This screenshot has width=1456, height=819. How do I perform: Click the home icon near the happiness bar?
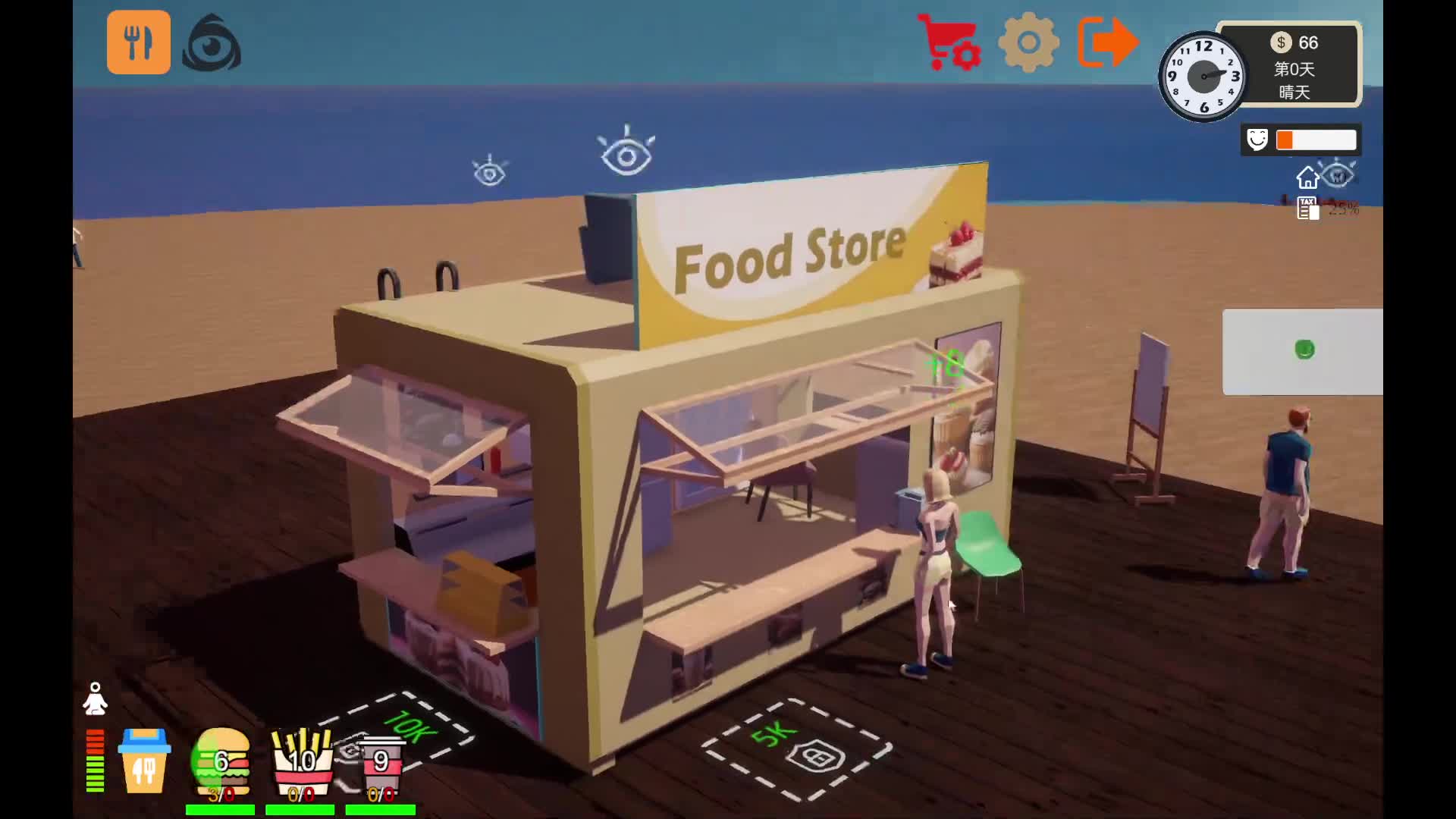coord(1307,176)
